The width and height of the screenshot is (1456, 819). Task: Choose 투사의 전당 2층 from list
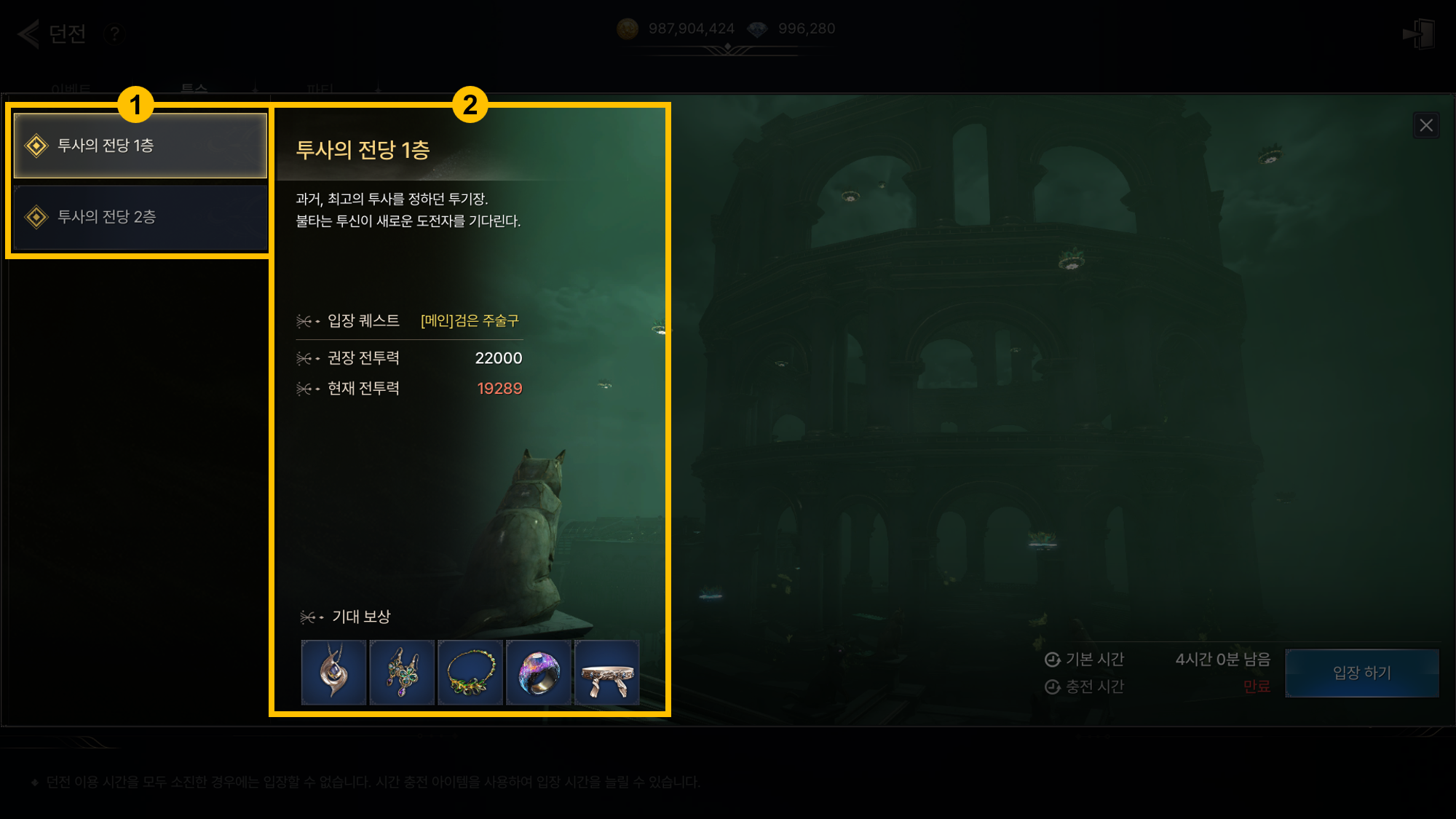pos(140,217)
